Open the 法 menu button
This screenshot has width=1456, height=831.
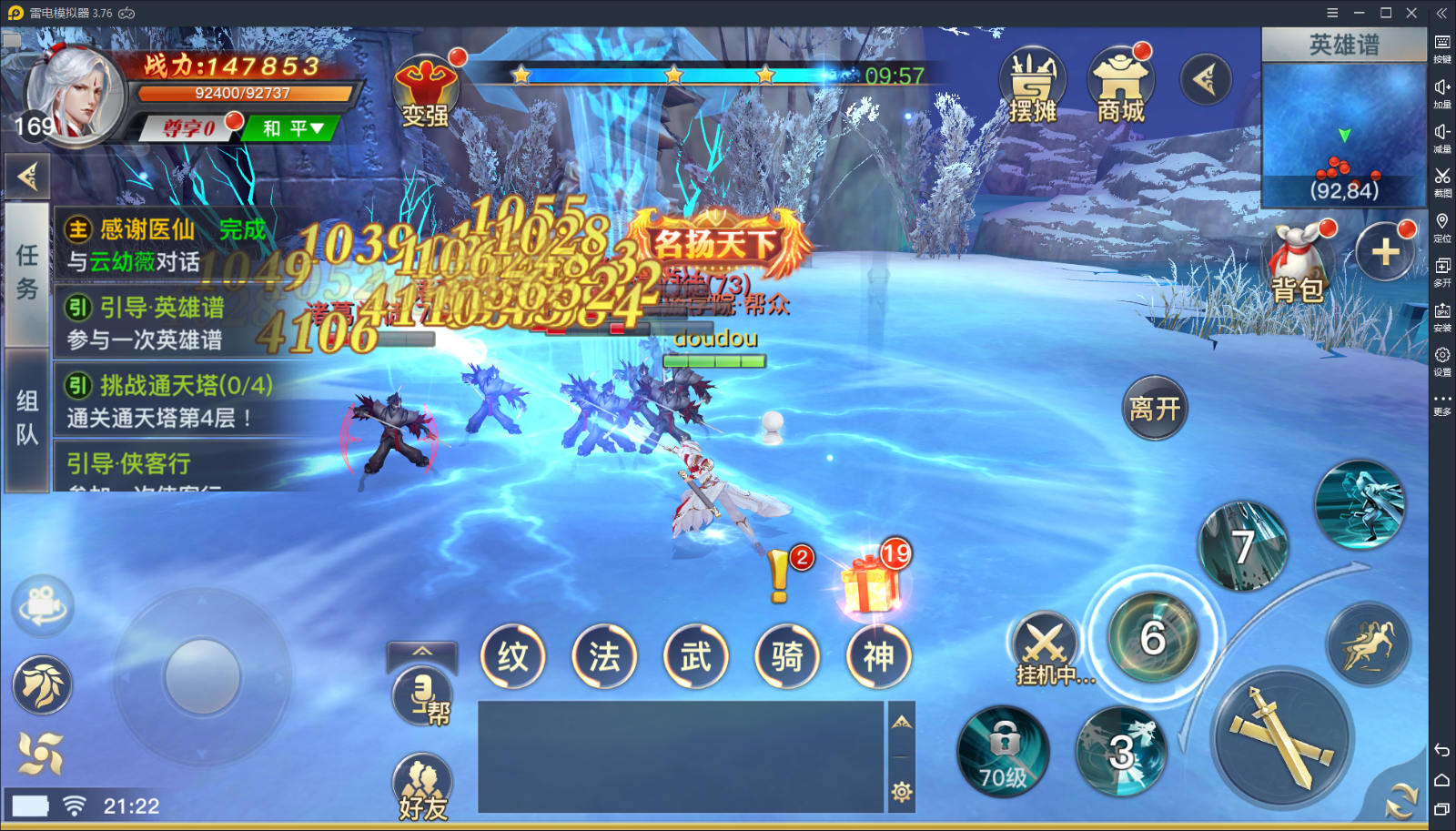click(604, 656)
